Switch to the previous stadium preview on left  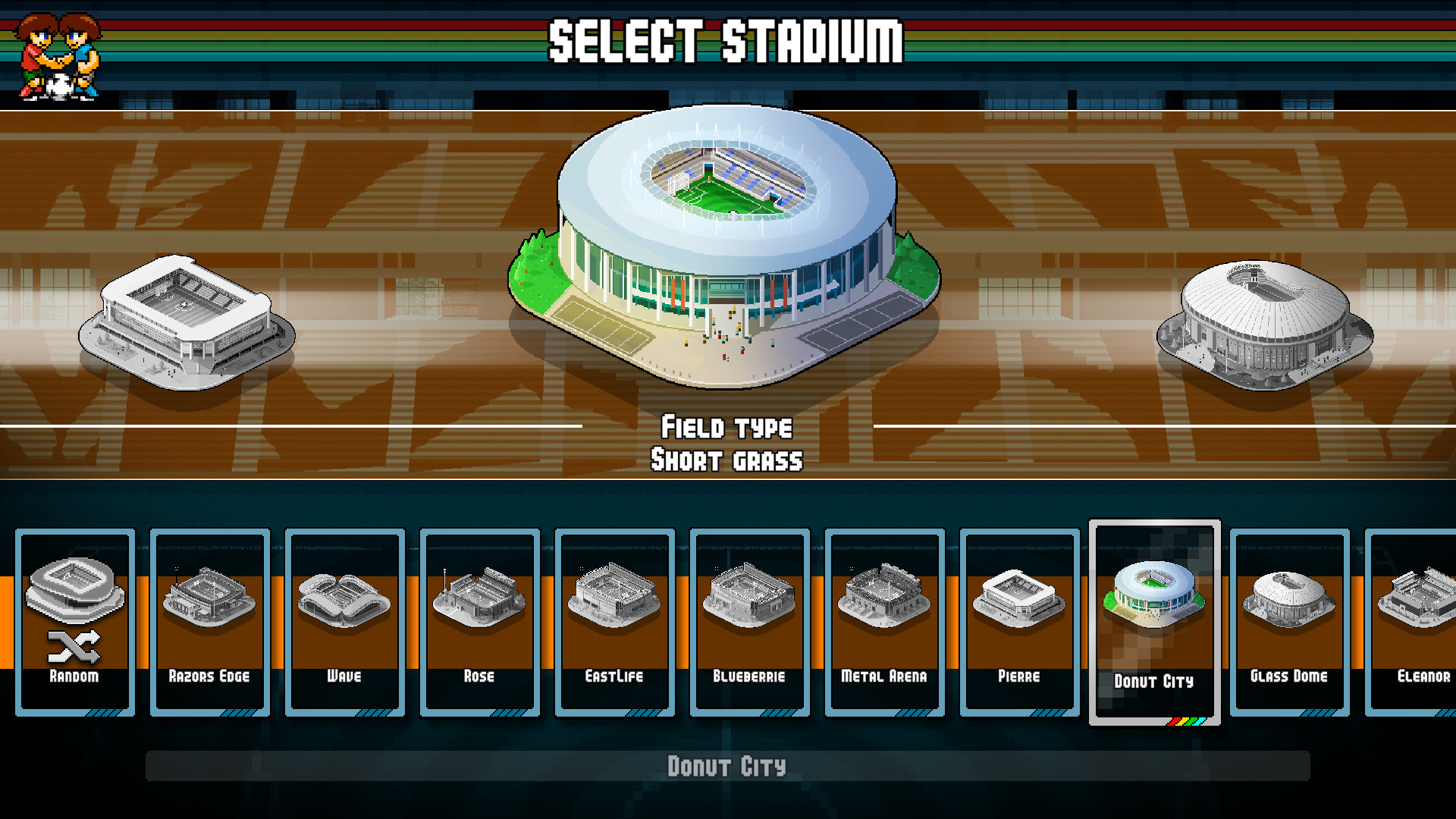(186, 322)
